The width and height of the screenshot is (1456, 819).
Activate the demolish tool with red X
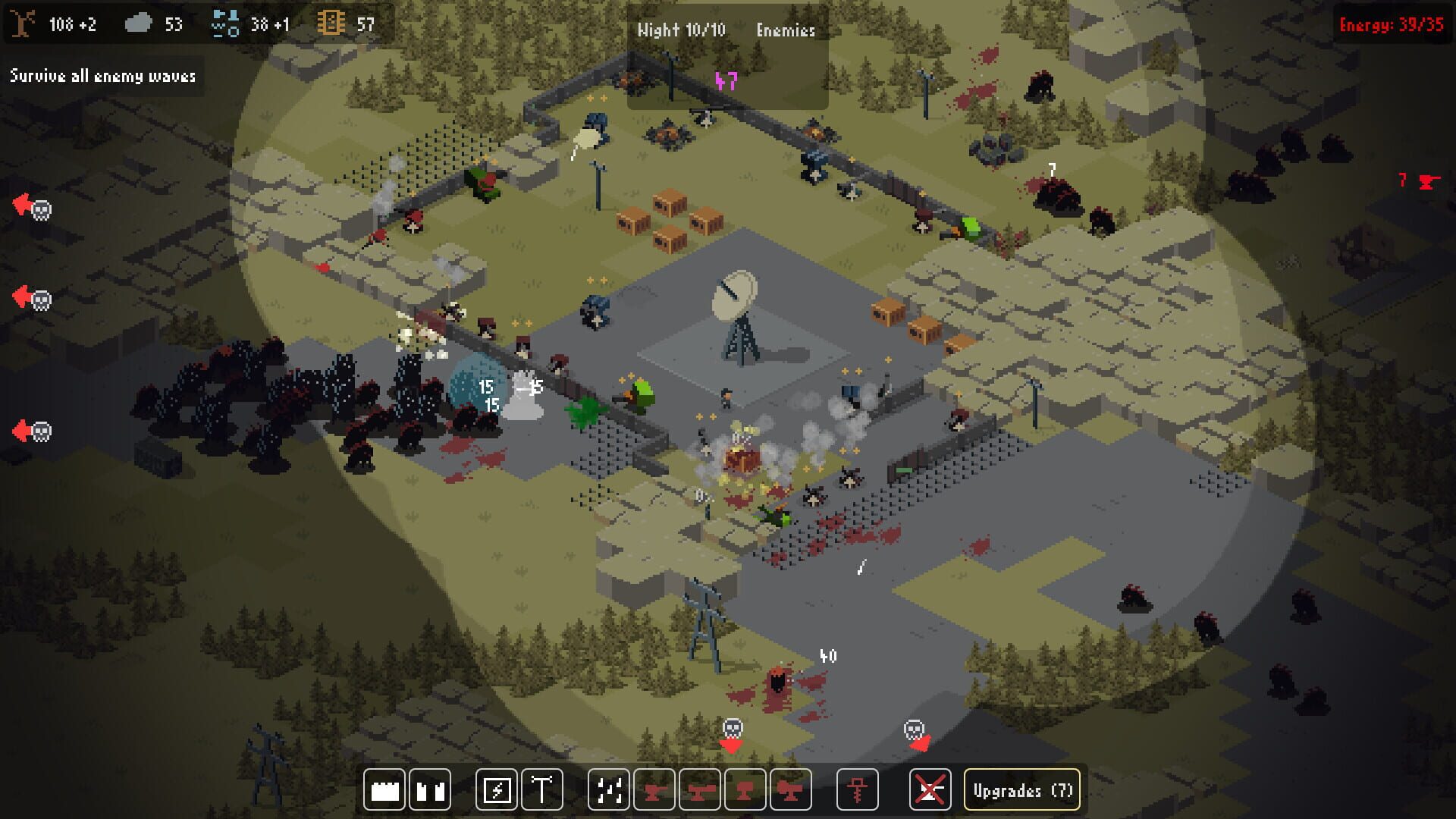point(930,790)
